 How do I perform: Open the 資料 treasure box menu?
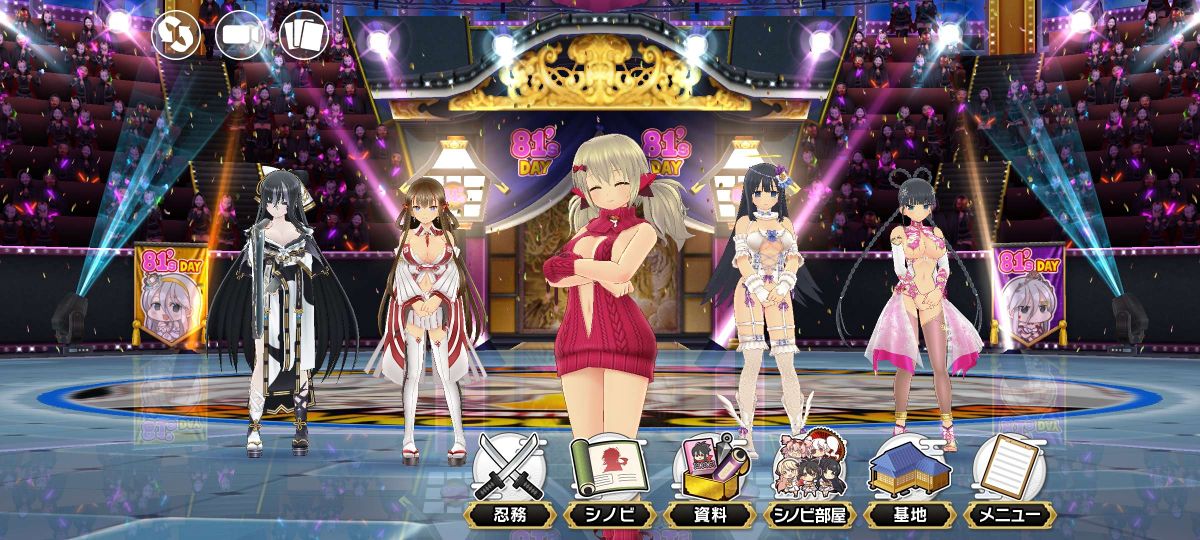[x=710, y=478]
